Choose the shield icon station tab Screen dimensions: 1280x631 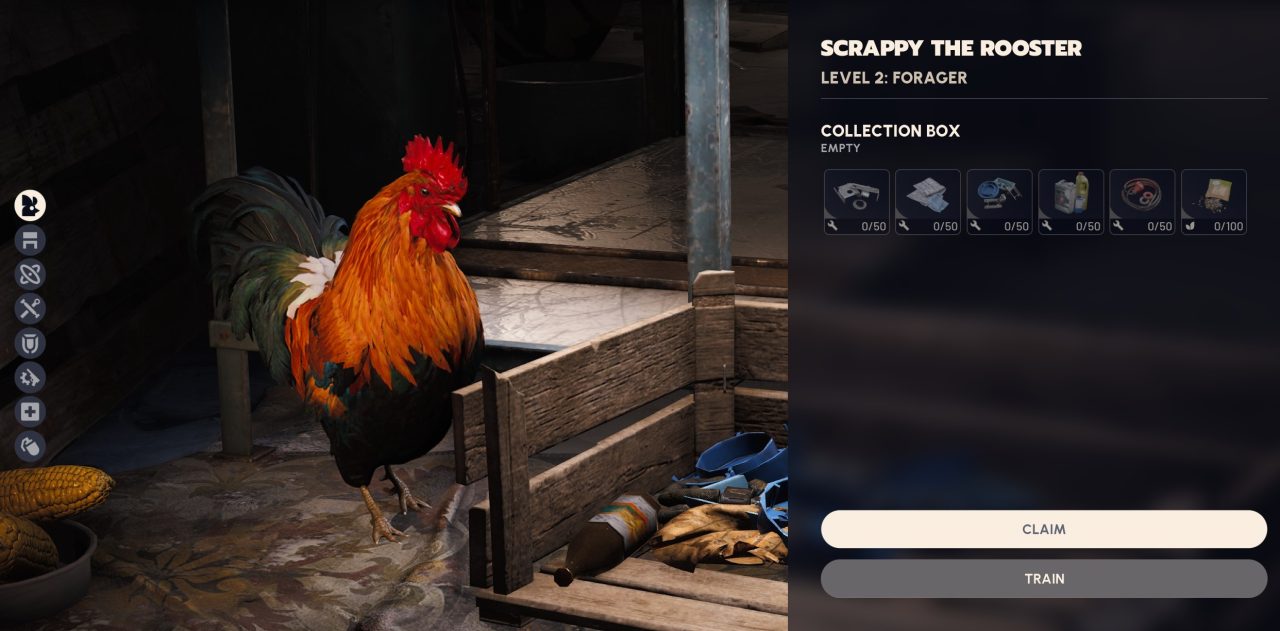tap(30, 343)
